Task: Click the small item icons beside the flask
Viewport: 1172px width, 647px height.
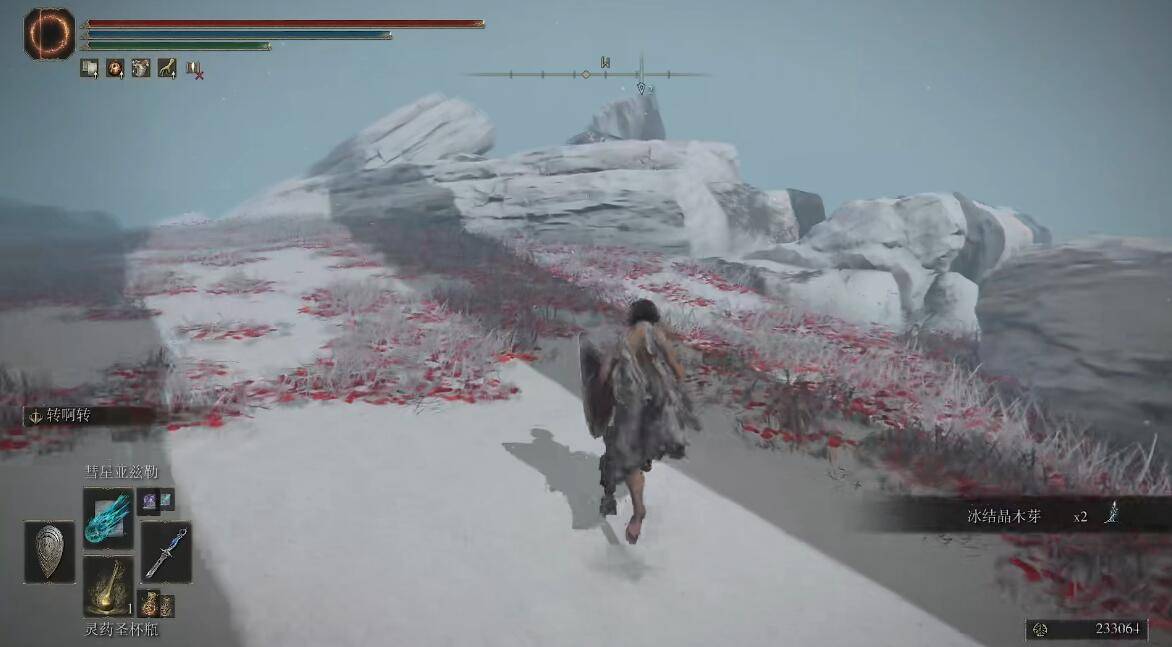Action: coord(157,604)
